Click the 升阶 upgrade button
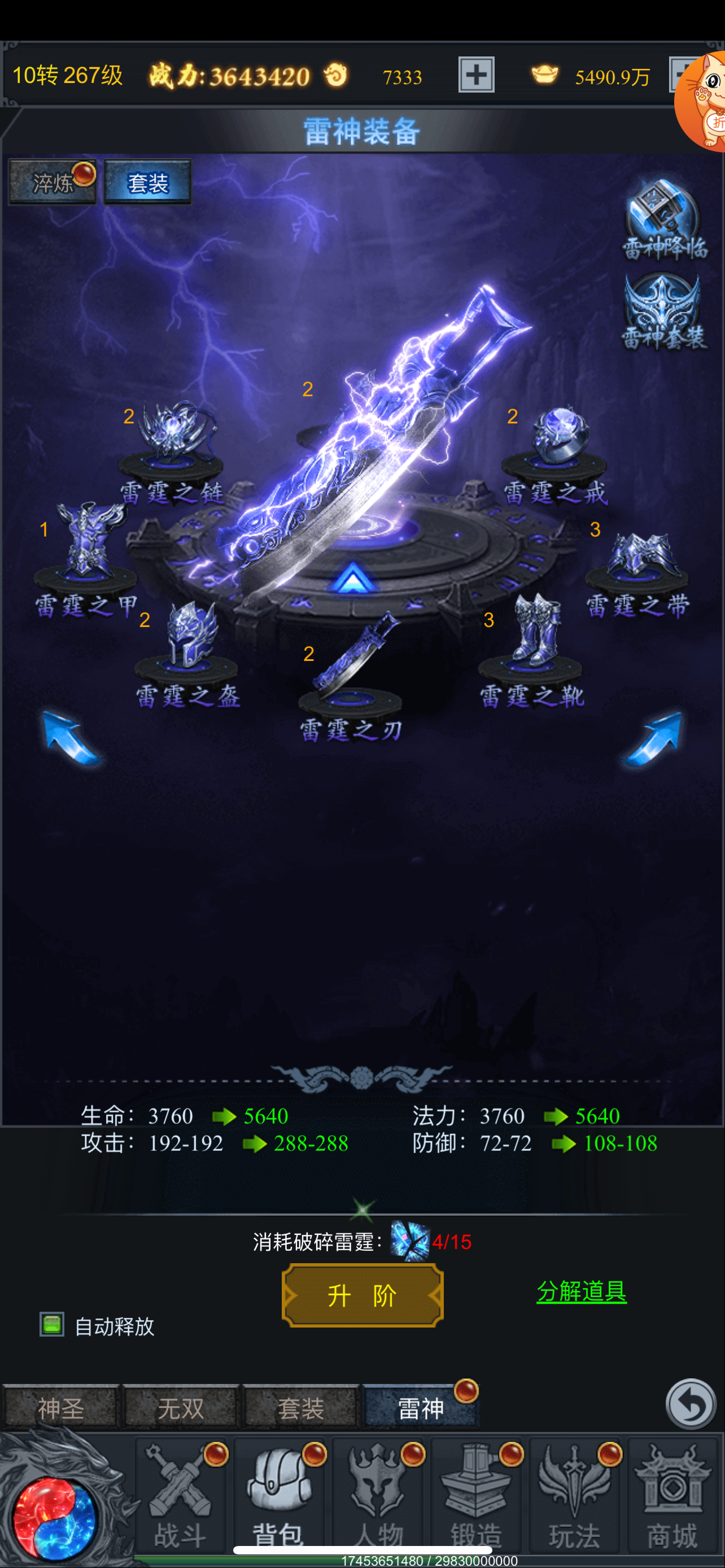Screen dimensions: 725x1568 pos(362,1295)
